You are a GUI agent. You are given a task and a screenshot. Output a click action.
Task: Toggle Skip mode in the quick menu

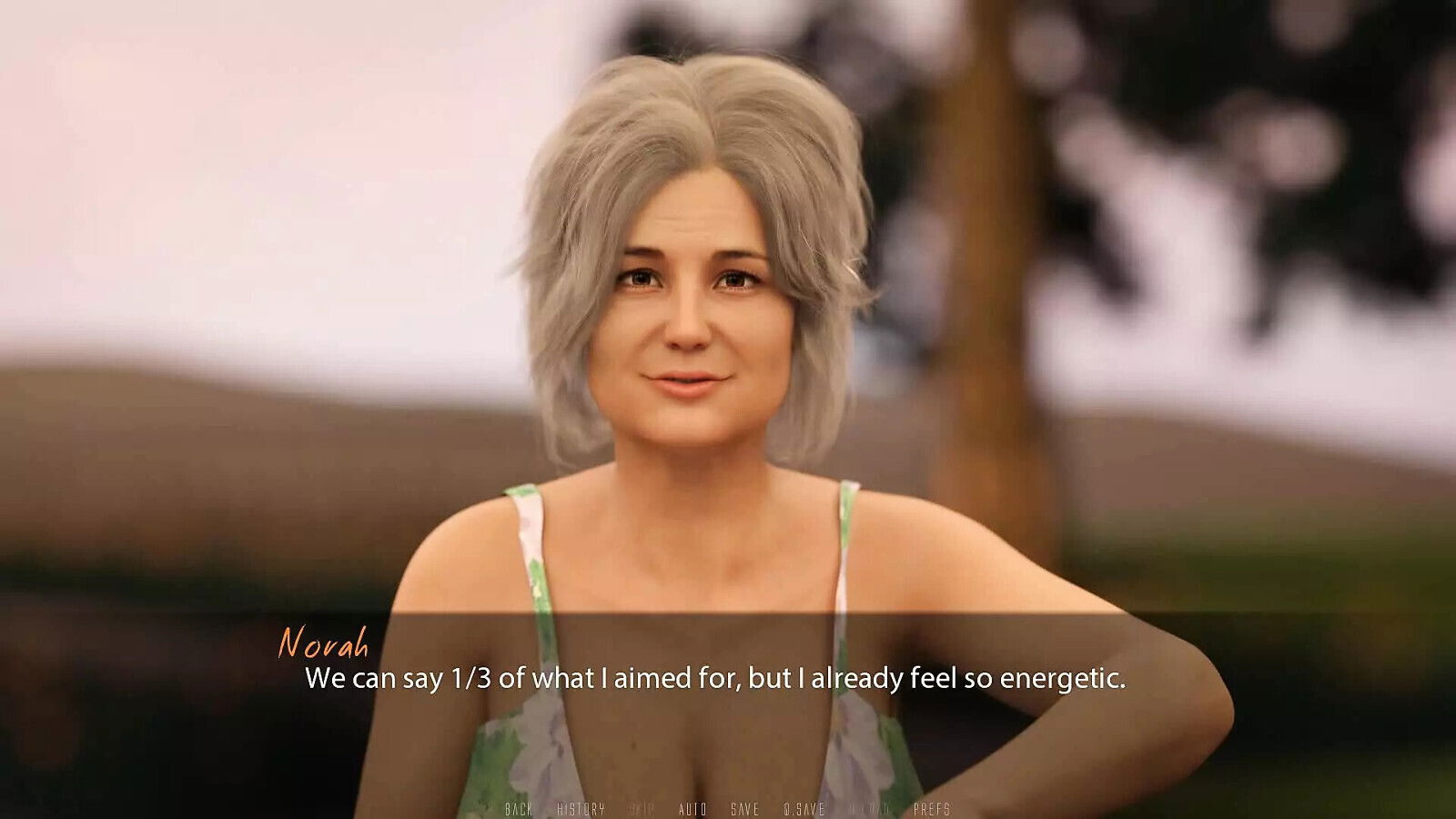point(642,809)
